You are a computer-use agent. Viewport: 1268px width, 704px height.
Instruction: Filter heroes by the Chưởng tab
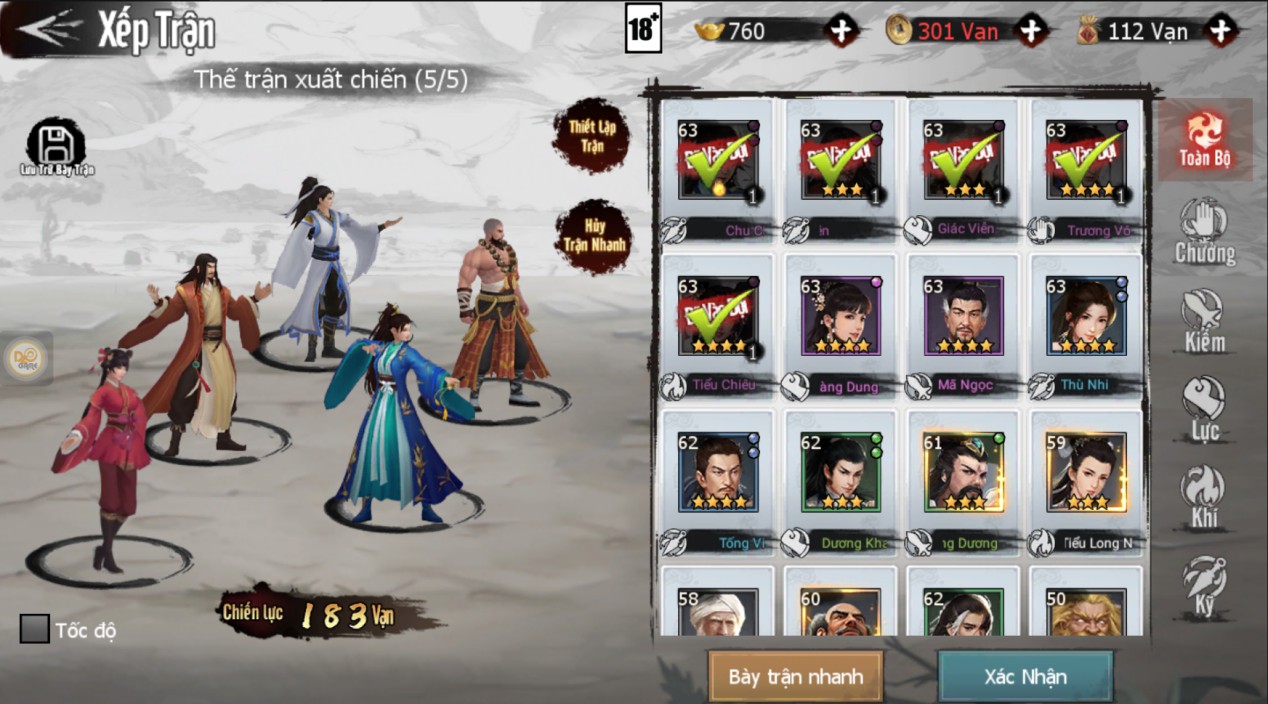pyautogui.click(x=1204, y=232)
